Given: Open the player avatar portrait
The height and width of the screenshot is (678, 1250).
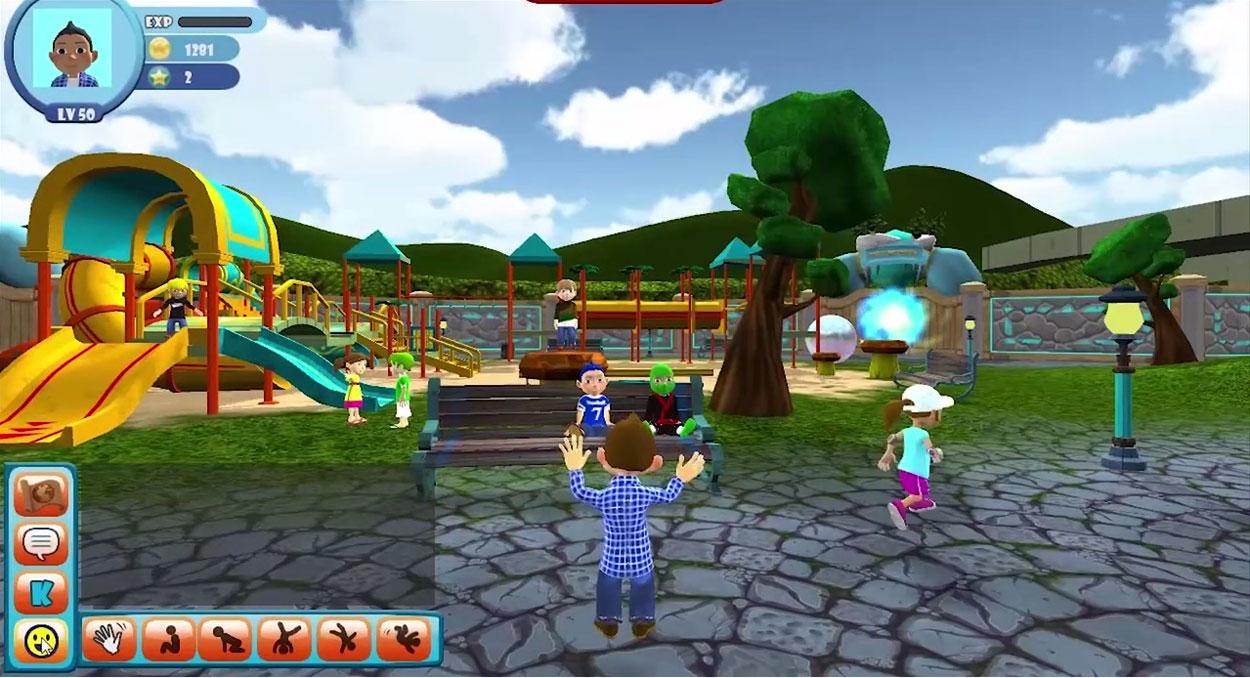Looking at the screenshot, I should point(72,52).
